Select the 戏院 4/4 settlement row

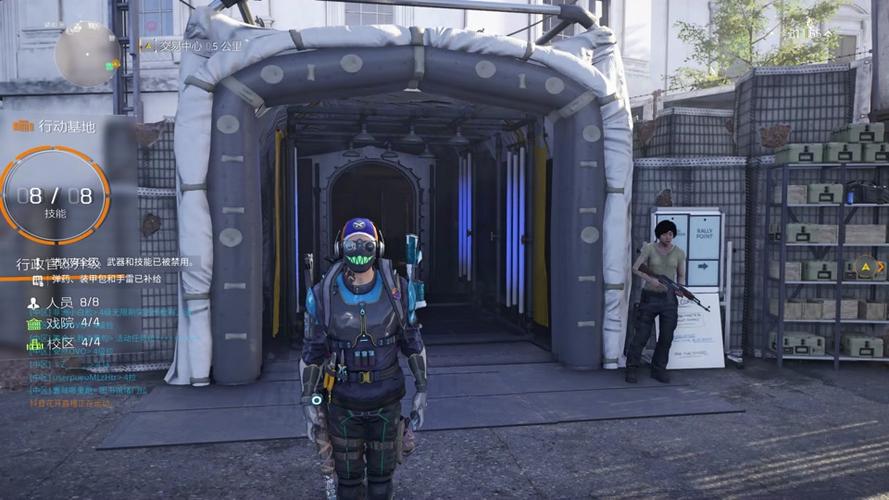pyautogui.click(x=64, y=323)
